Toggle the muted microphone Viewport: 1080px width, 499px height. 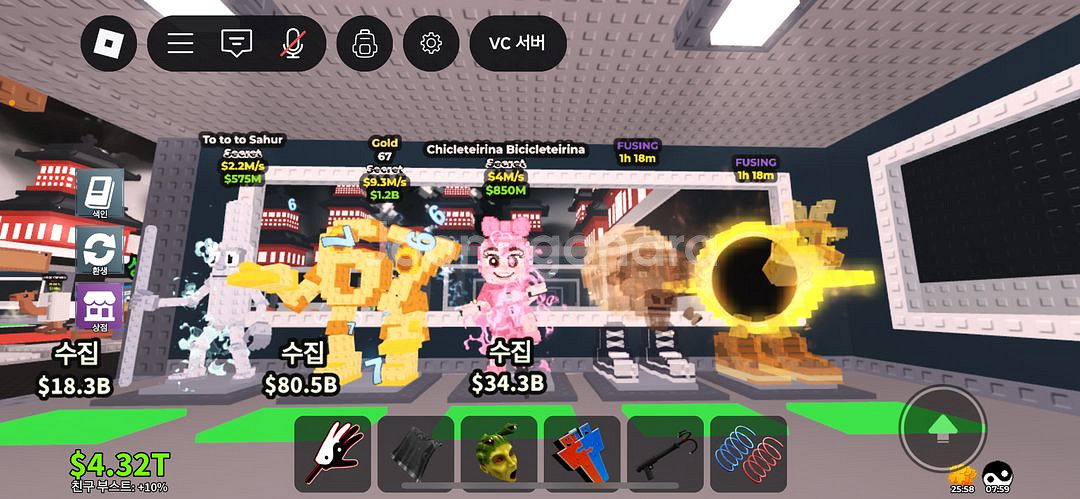coord(293,44)
